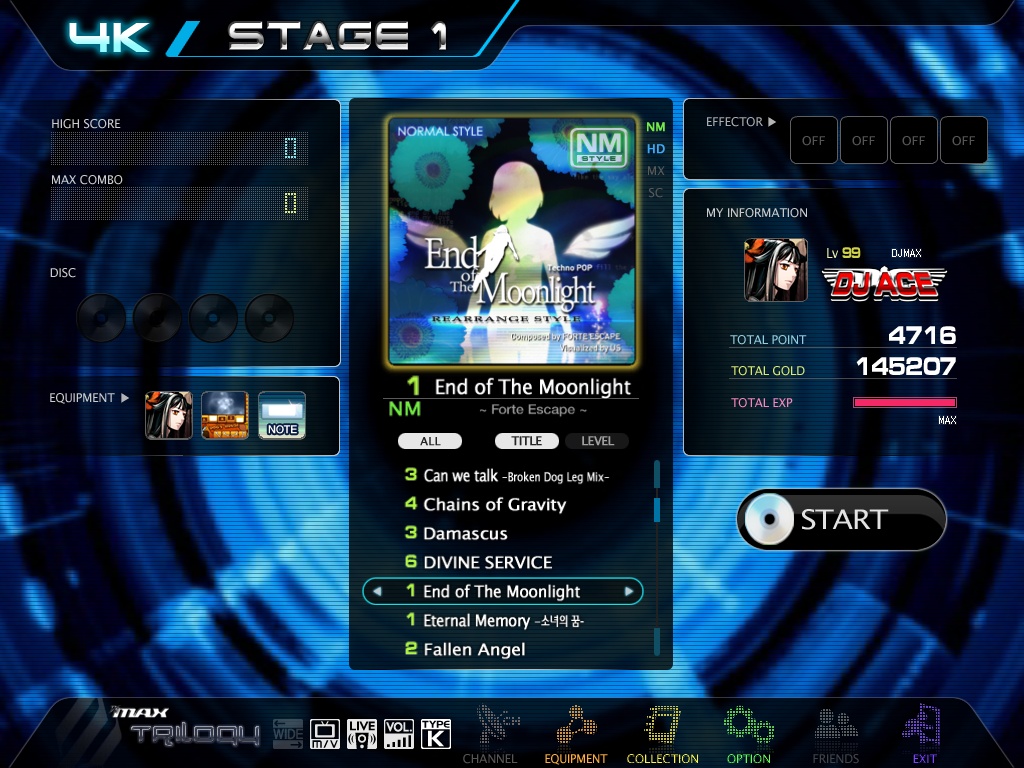Sort the song list by LEVEL
Viewport: 1024px width, 768px height.
598,441
